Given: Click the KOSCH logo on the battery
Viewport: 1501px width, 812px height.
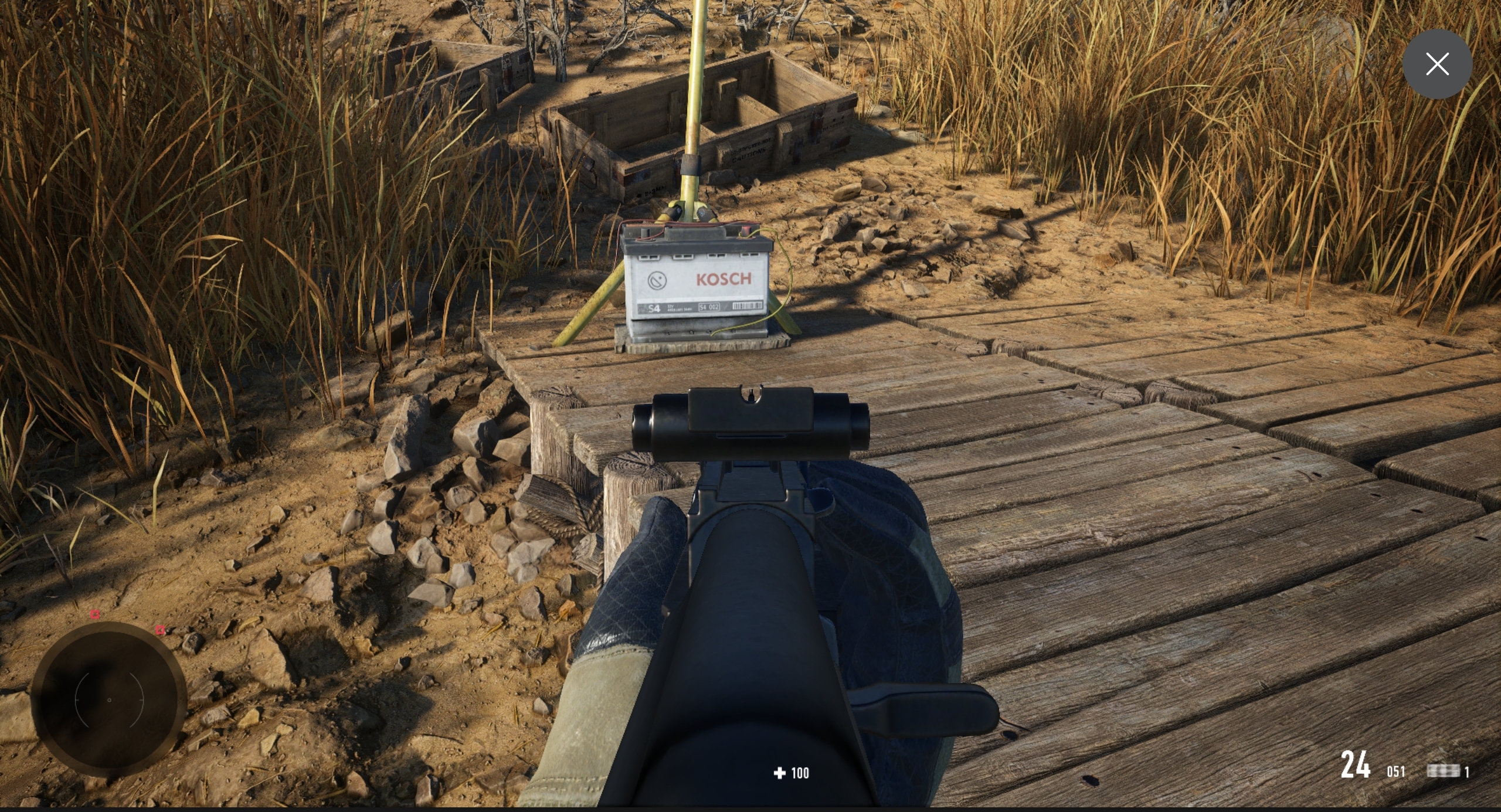Looking at the screenshot, I should (724, 280).
